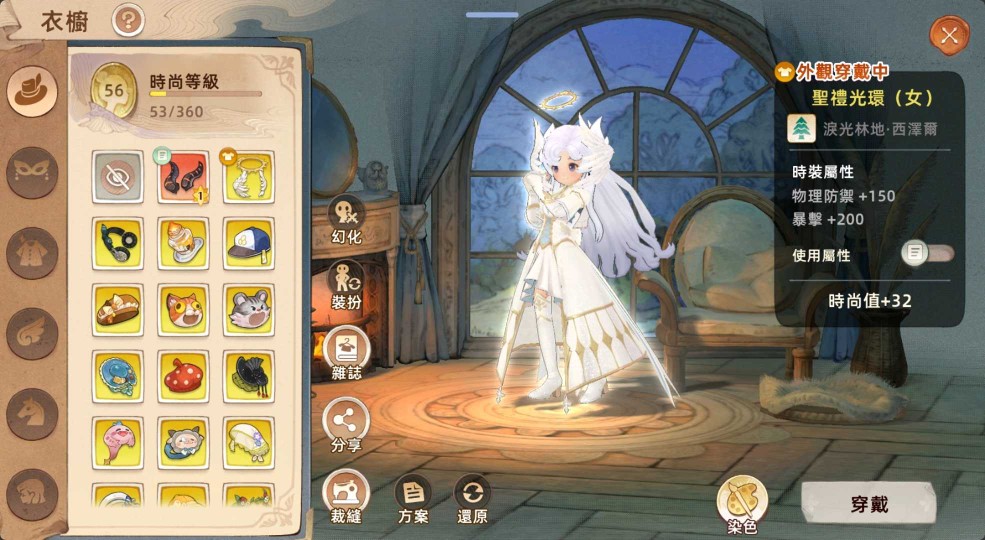Click the 還原 restore button
The height and width of the screenshot is (540, 985).
pyautogui.click(x=472, y=497)
